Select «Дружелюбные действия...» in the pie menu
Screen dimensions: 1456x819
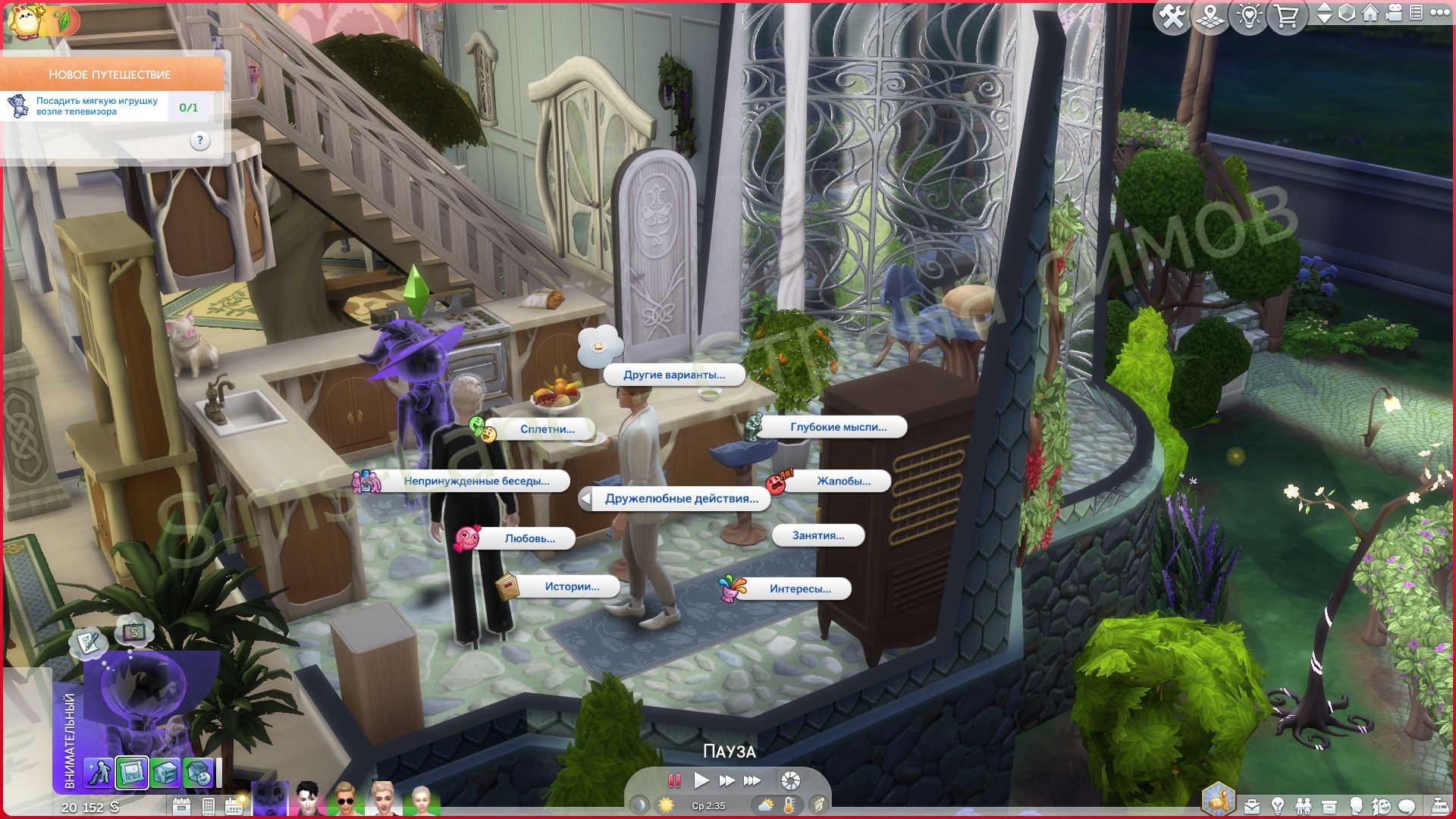(x=681, y=499)
